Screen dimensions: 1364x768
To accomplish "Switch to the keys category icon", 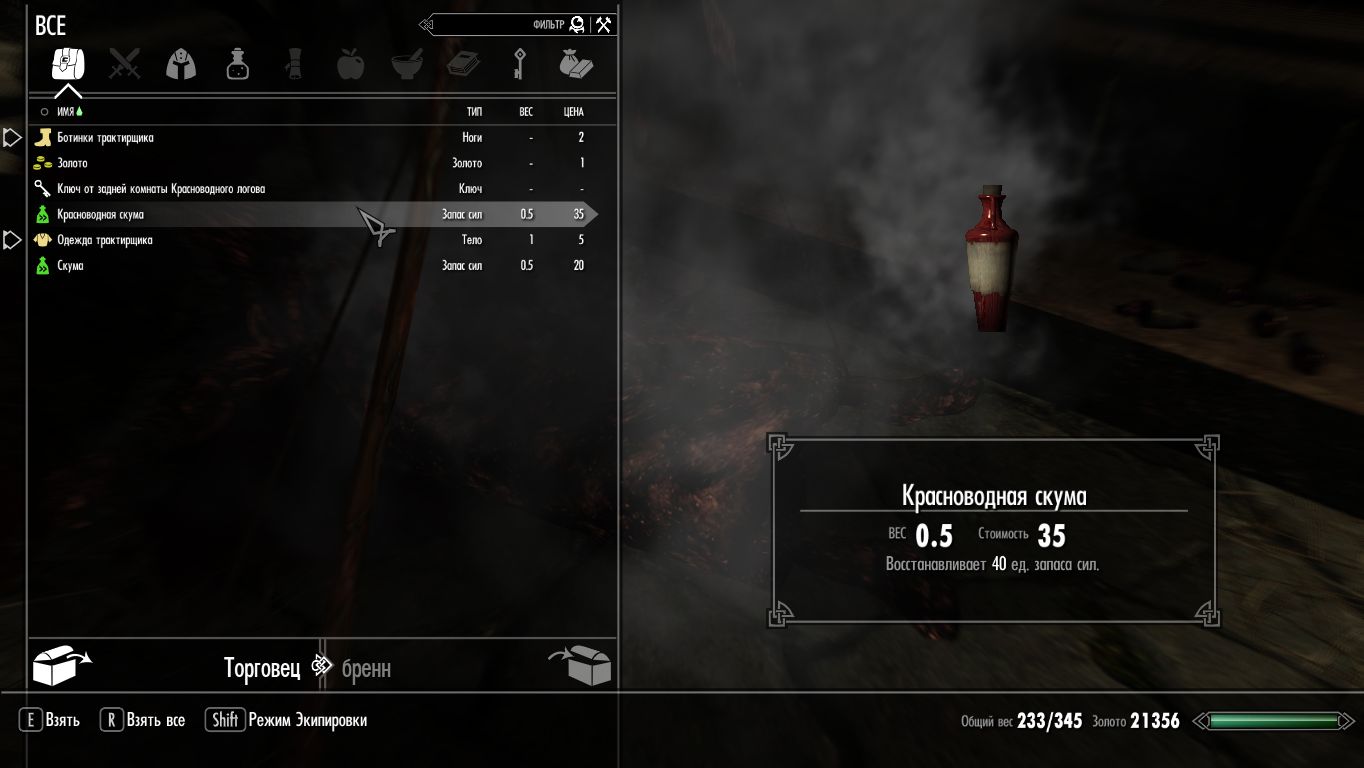I will tap(519, 65).
